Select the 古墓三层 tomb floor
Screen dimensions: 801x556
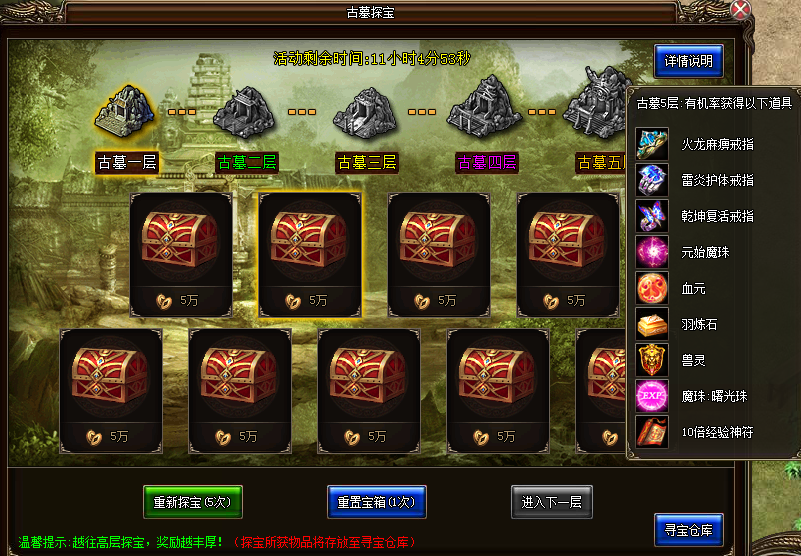(367, 162)
